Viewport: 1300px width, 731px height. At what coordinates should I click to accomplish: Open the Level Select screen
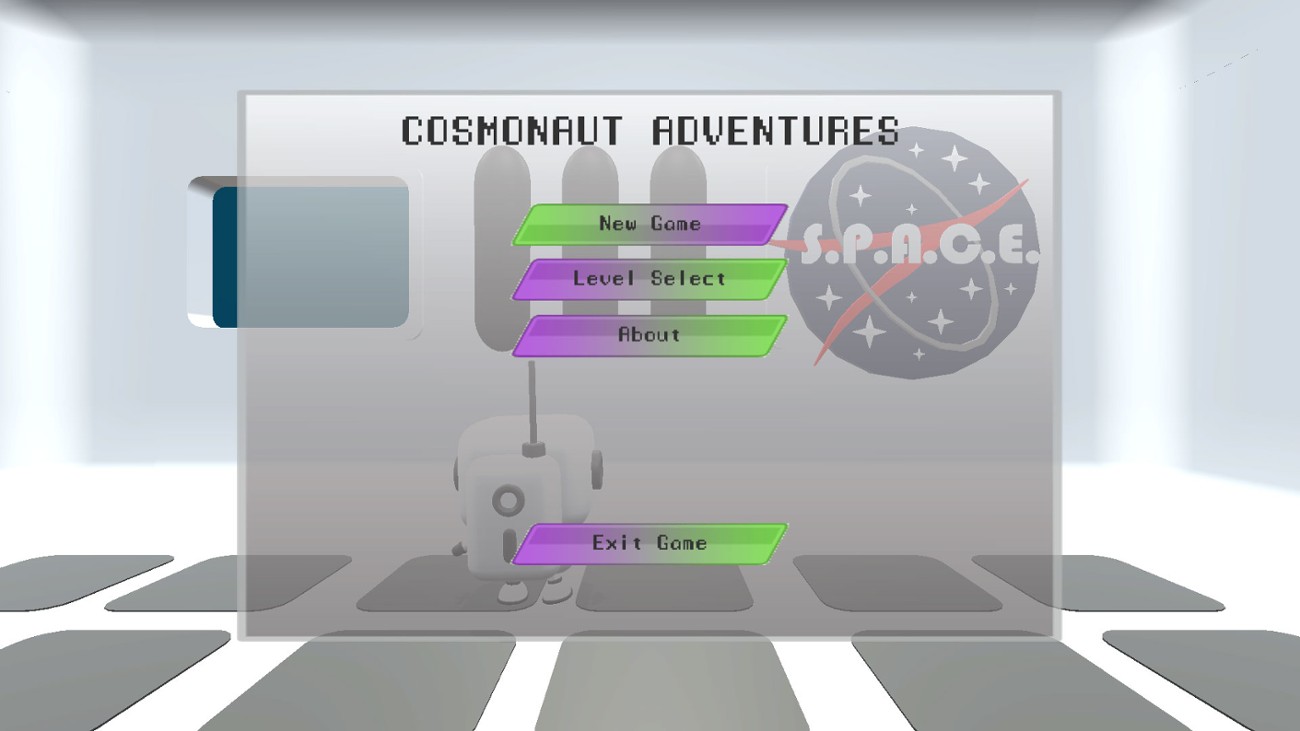(x=648, y=280)
